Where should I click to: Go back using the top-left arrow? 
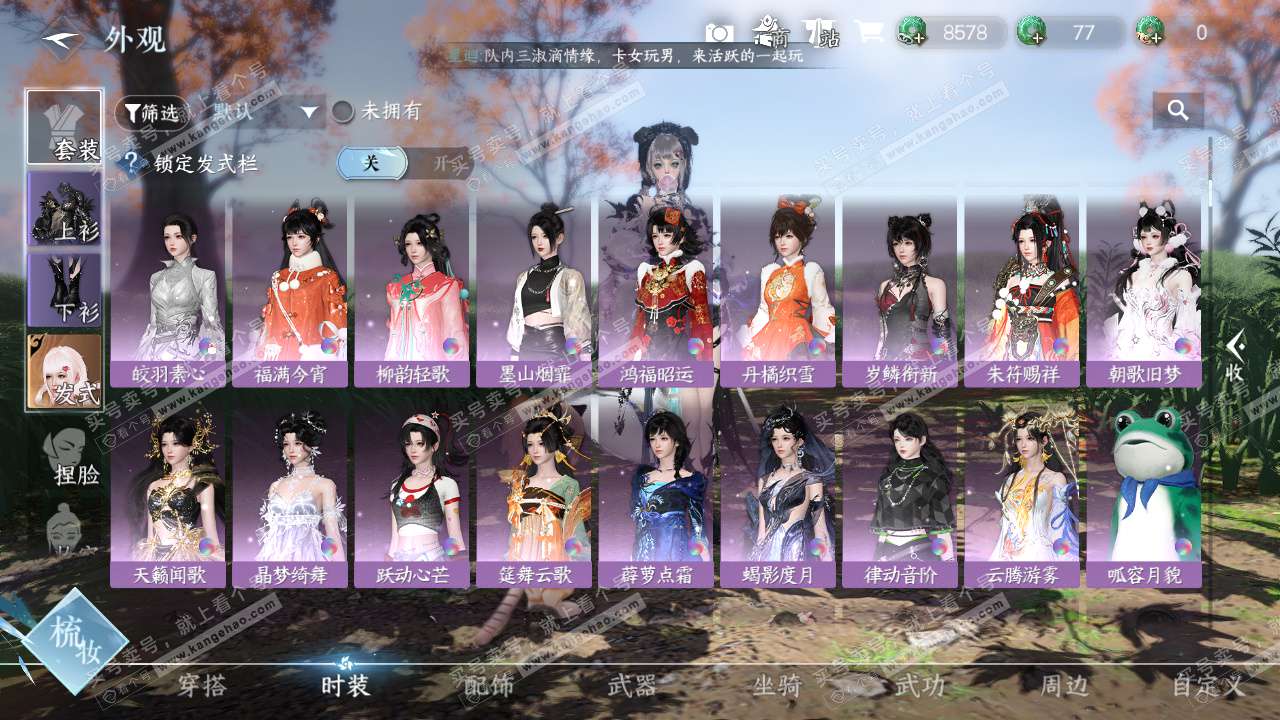pyautogui.click(x=61, y=40)
